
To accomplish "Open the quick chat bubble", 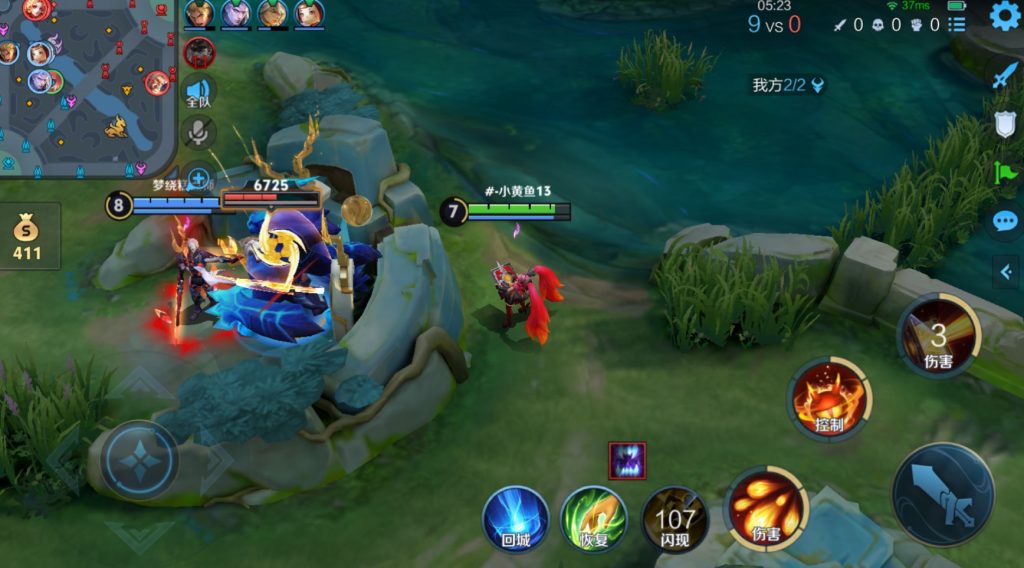I will [x=1004, y=221].
